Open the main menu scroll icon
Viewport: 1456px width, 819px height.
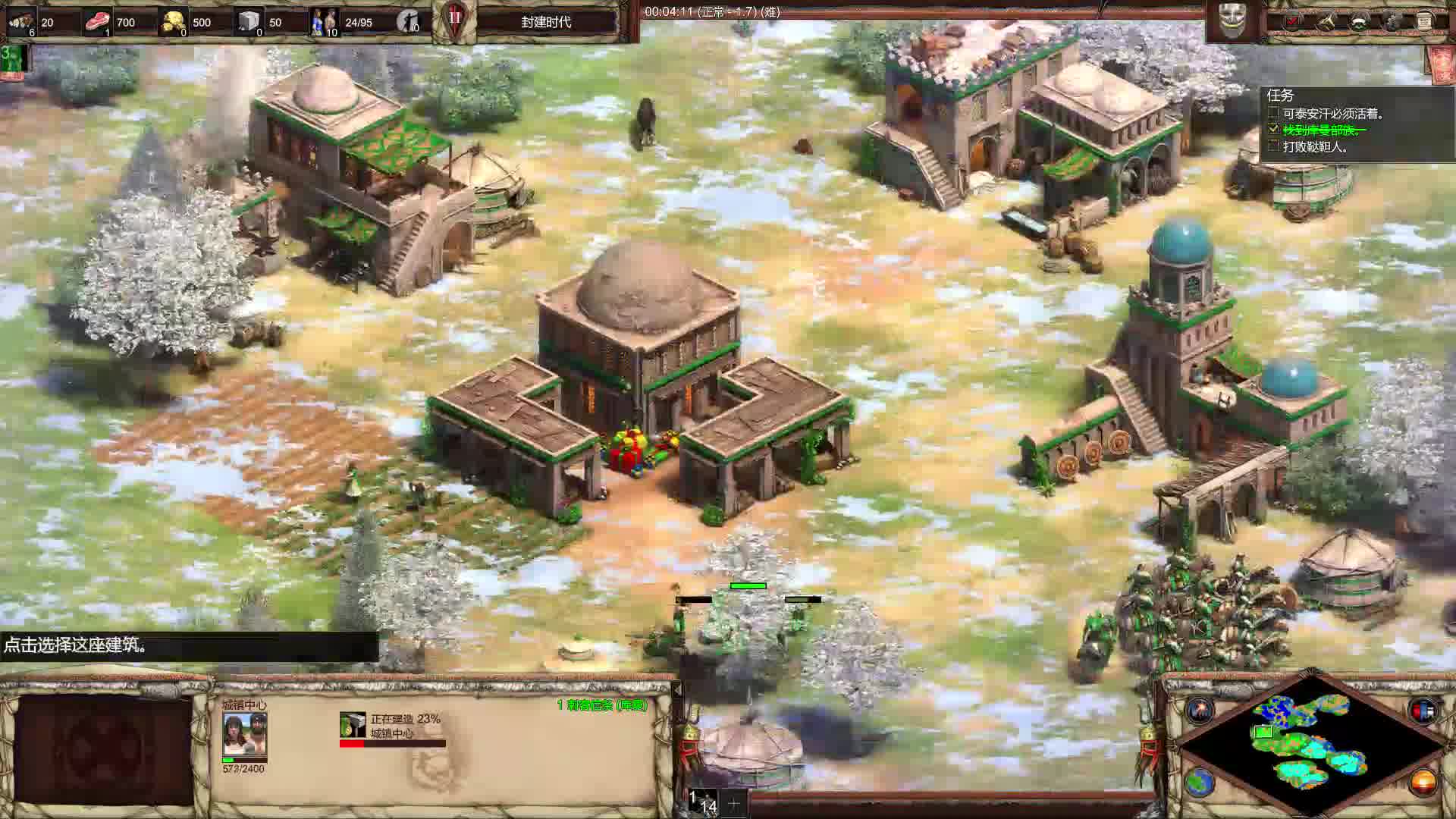[1425, 21]
